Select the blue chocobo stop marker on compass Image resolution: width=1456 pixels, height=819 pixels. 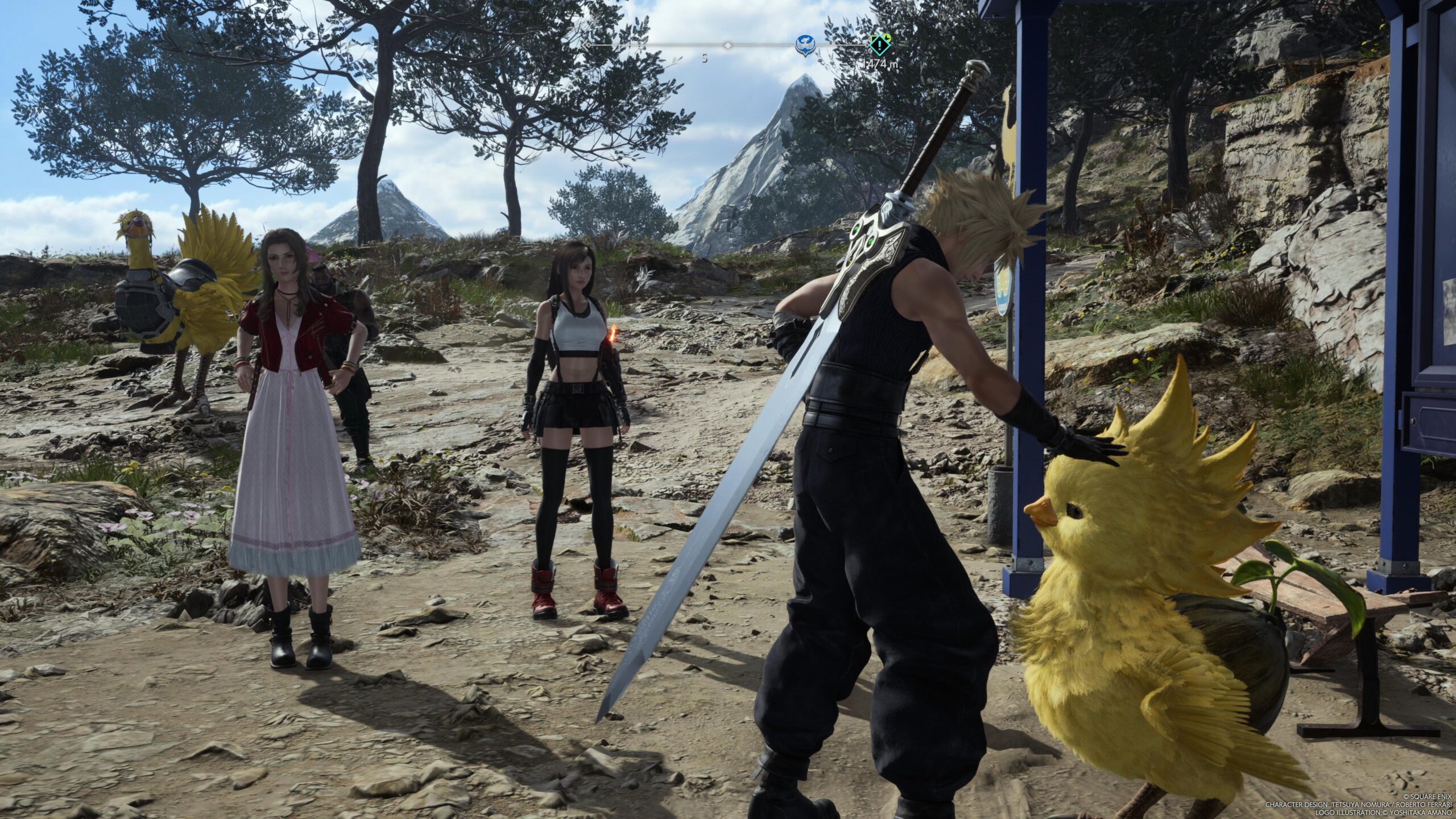[x=805, y=44]
